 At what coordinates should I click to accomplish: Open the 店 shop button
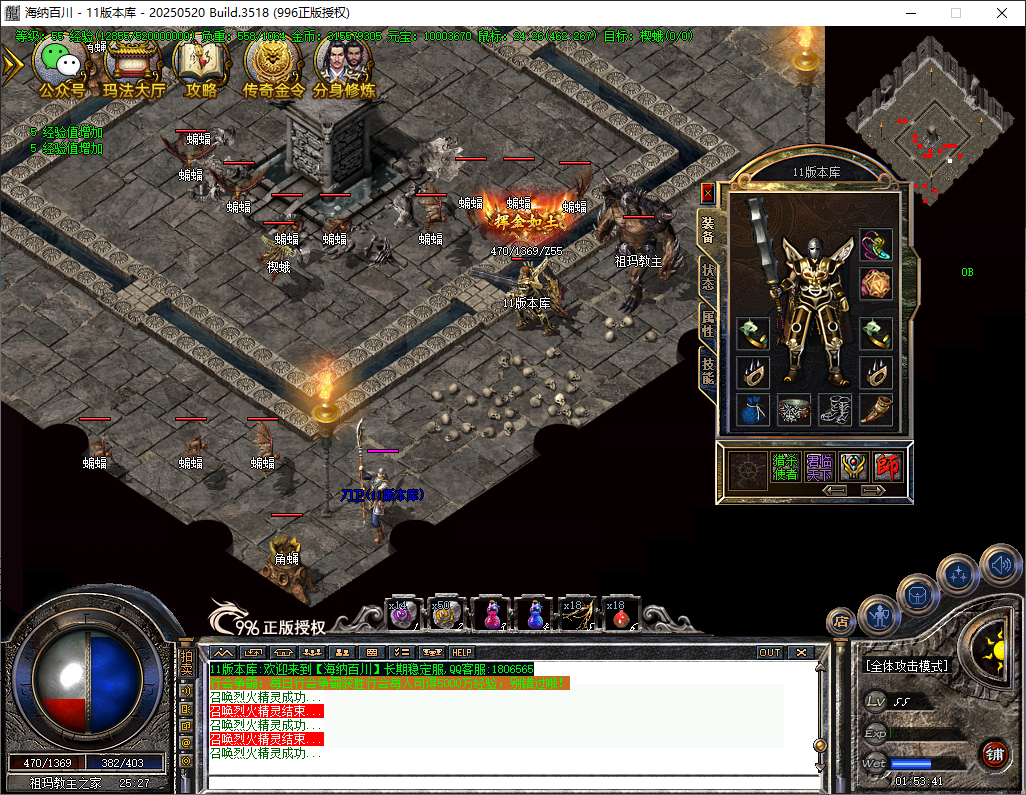pos(841,620)
